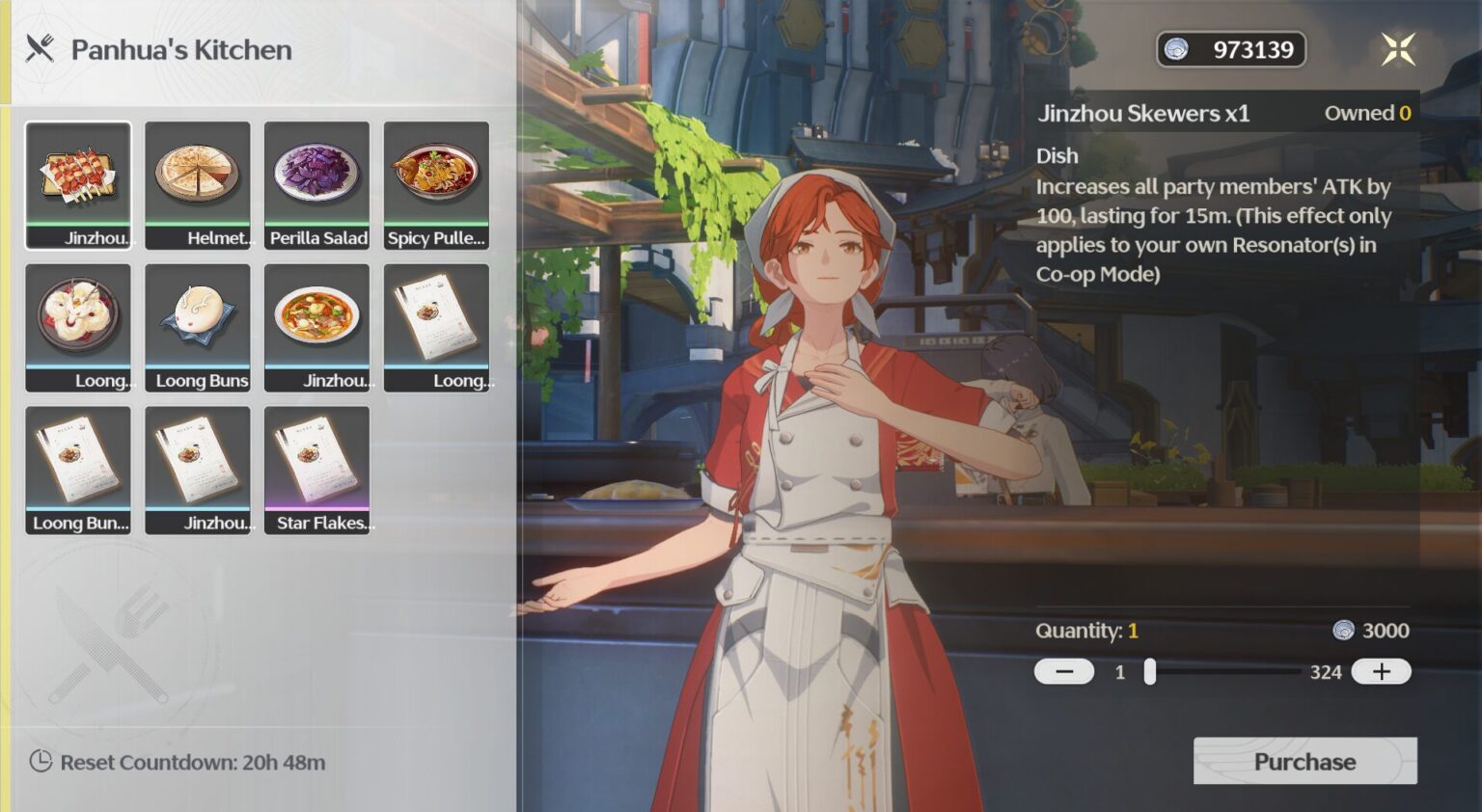The width and height of the screenshot is (1482, 812).
Task: Choose the Perilla Salad item
Action: (x=317, y=184)
